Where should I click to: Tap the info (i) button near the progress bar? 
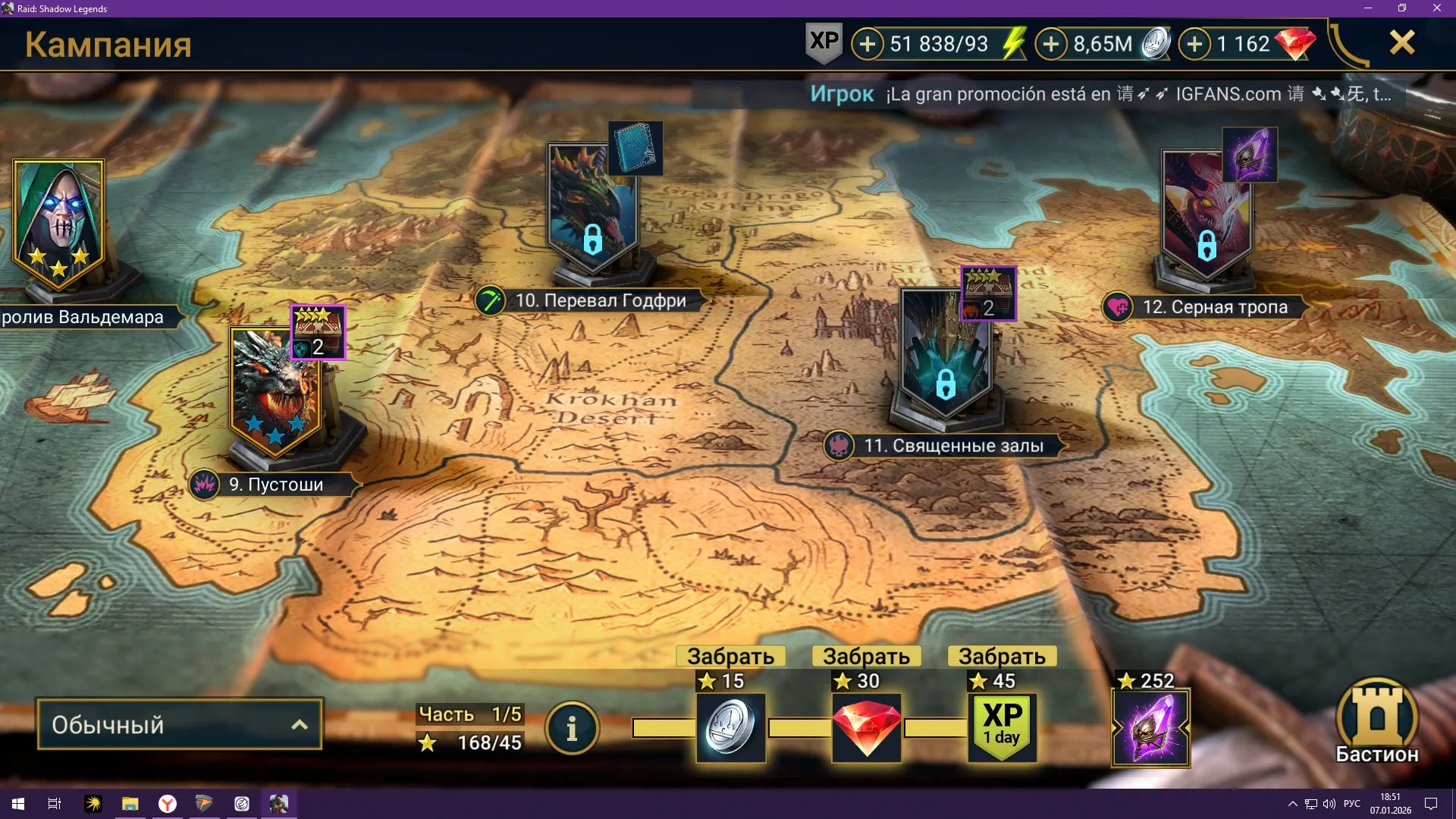point(573,726)
